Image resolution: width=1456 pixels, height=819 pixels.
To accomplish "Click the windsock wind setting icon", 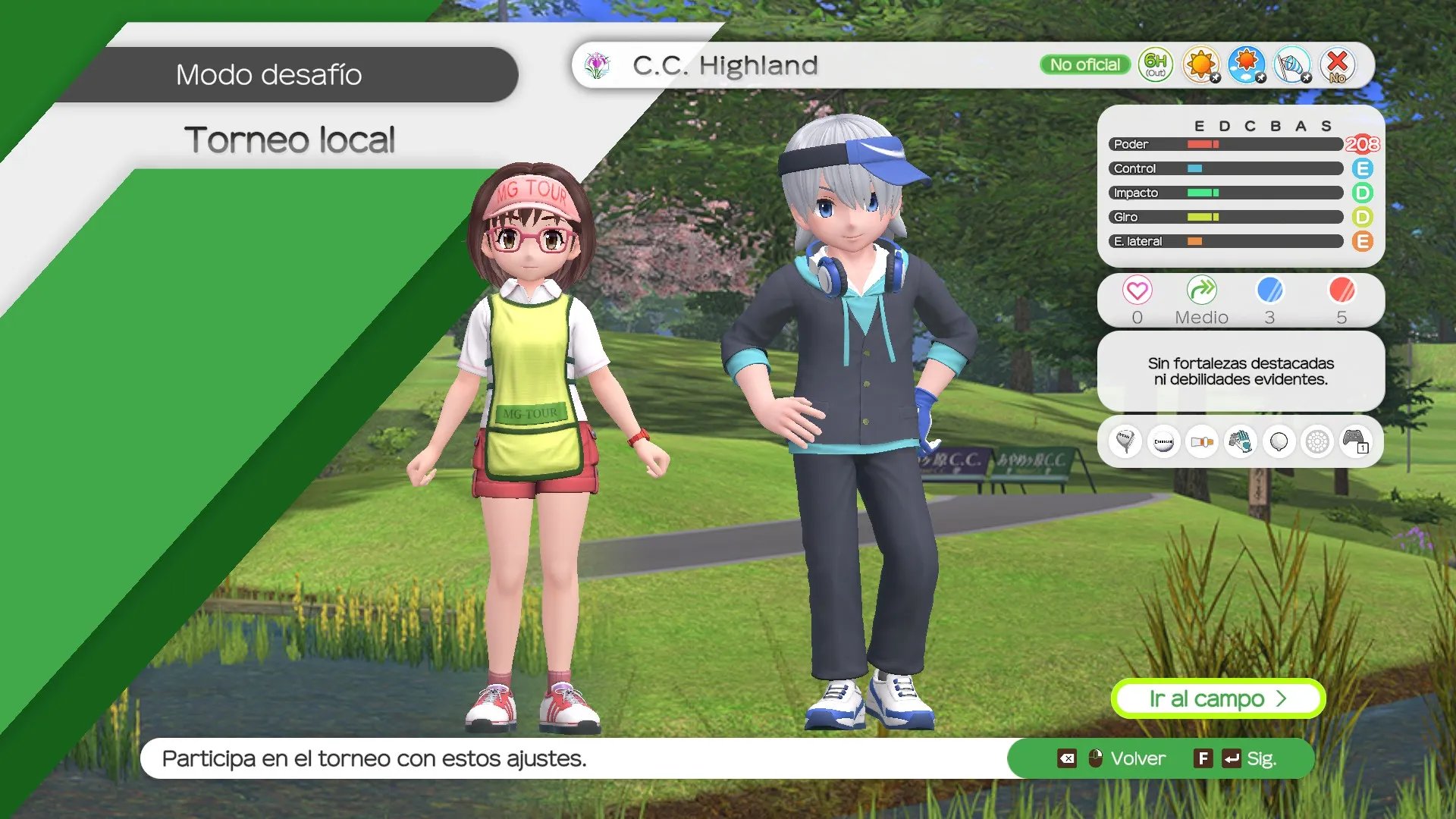I will click(x=1291, y=64).
